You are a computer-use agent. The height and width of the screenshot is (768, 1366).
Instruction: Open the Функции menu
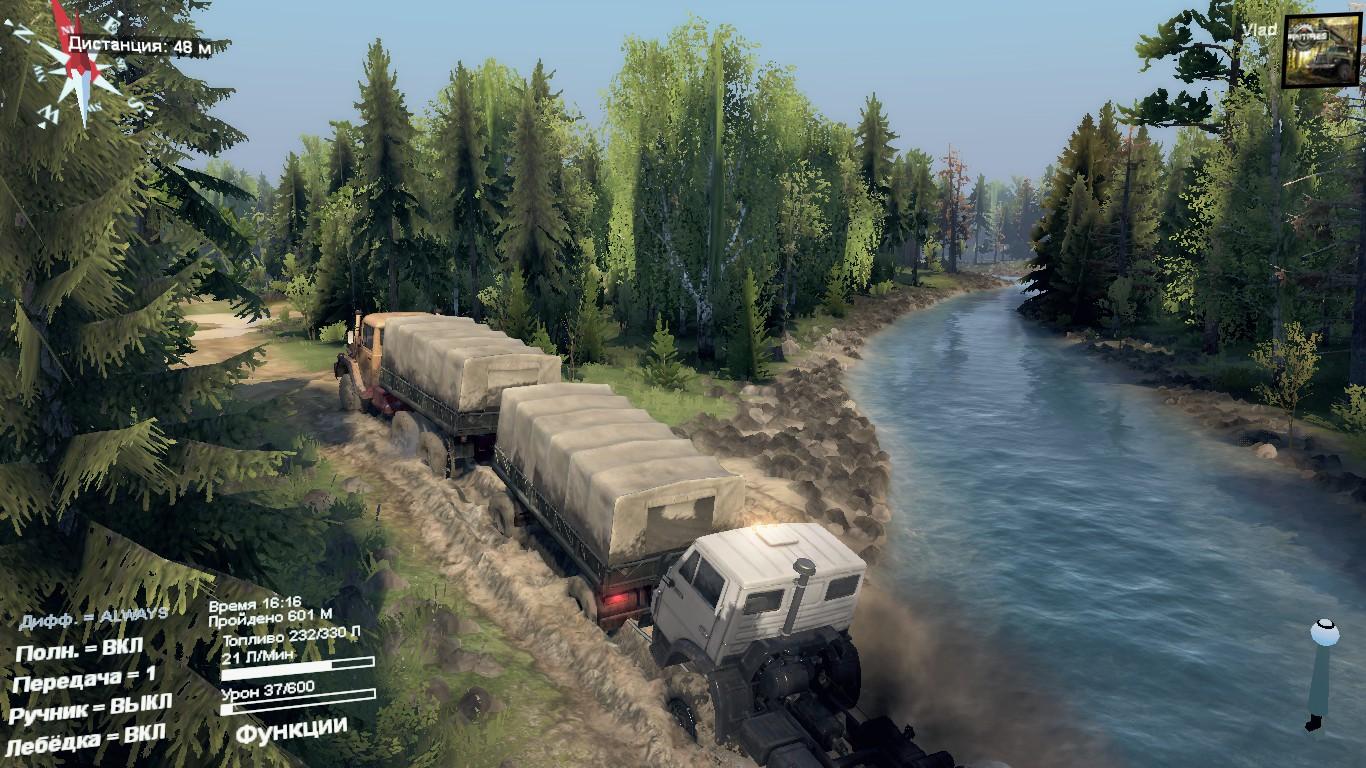pyautogui.click(x=291, y=730)
